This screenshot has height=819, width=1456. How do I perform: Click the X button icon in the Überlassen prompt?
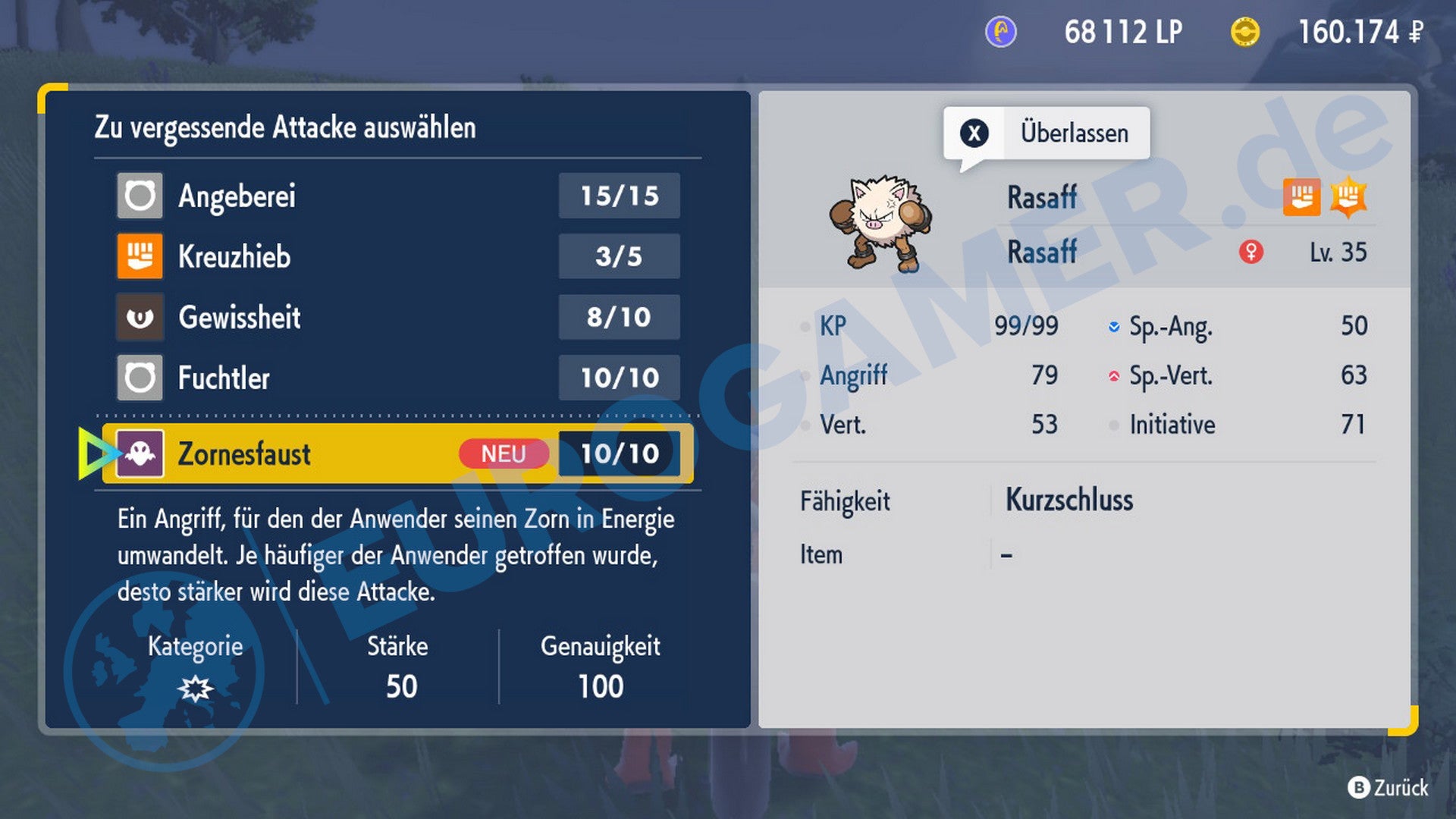[x=974, y=133]
